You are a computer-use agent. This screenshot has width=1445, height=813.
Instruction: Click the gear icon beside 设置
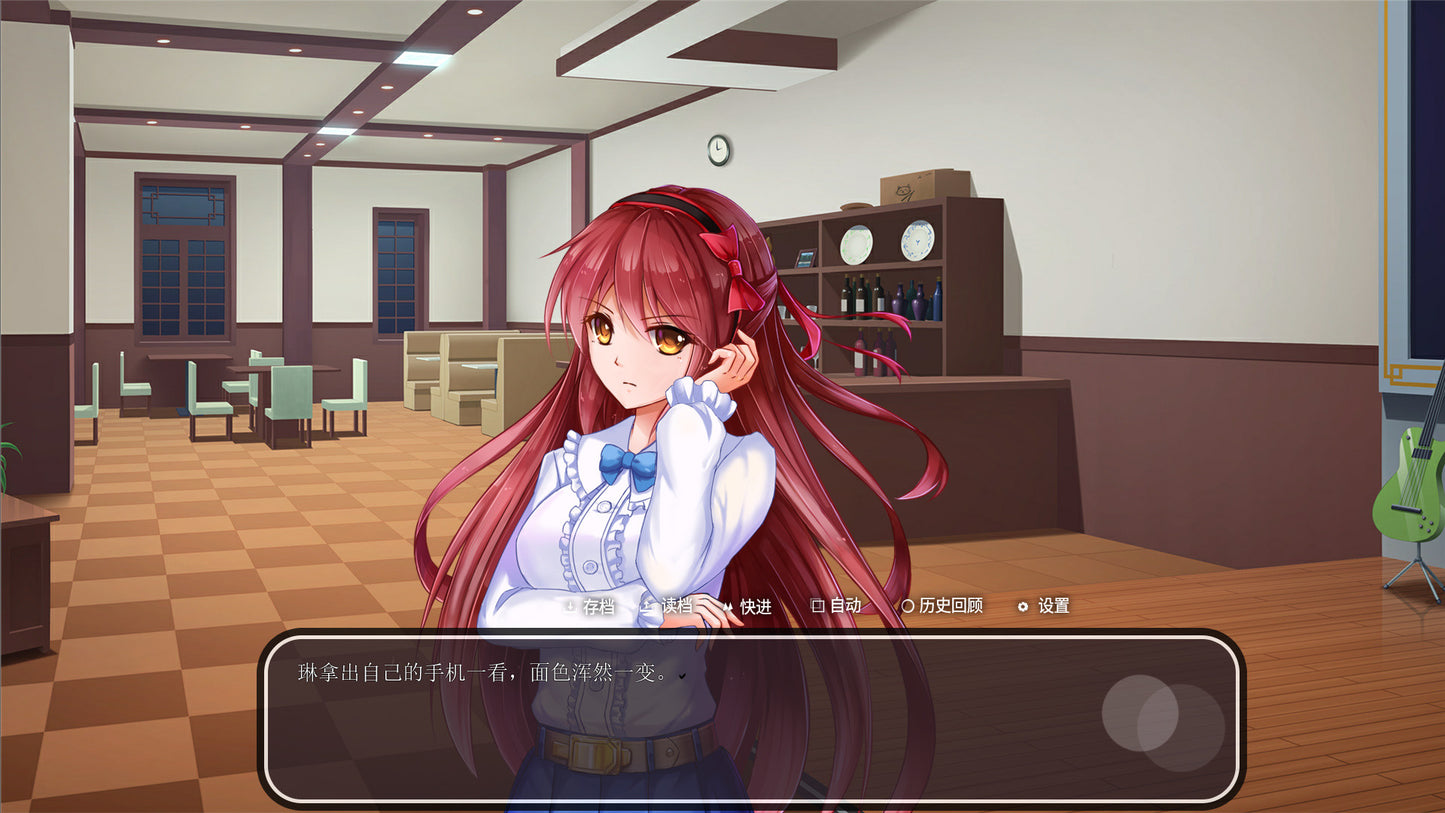(1021, 606)
